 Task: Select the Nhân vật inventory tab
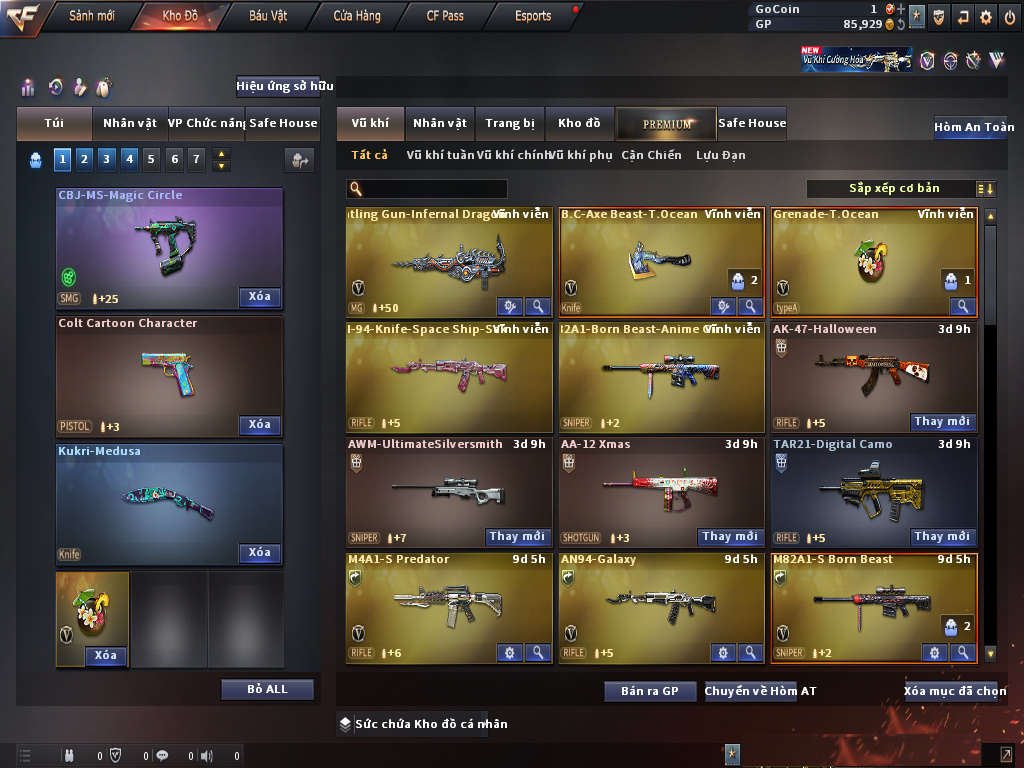(x=440, y=123)
